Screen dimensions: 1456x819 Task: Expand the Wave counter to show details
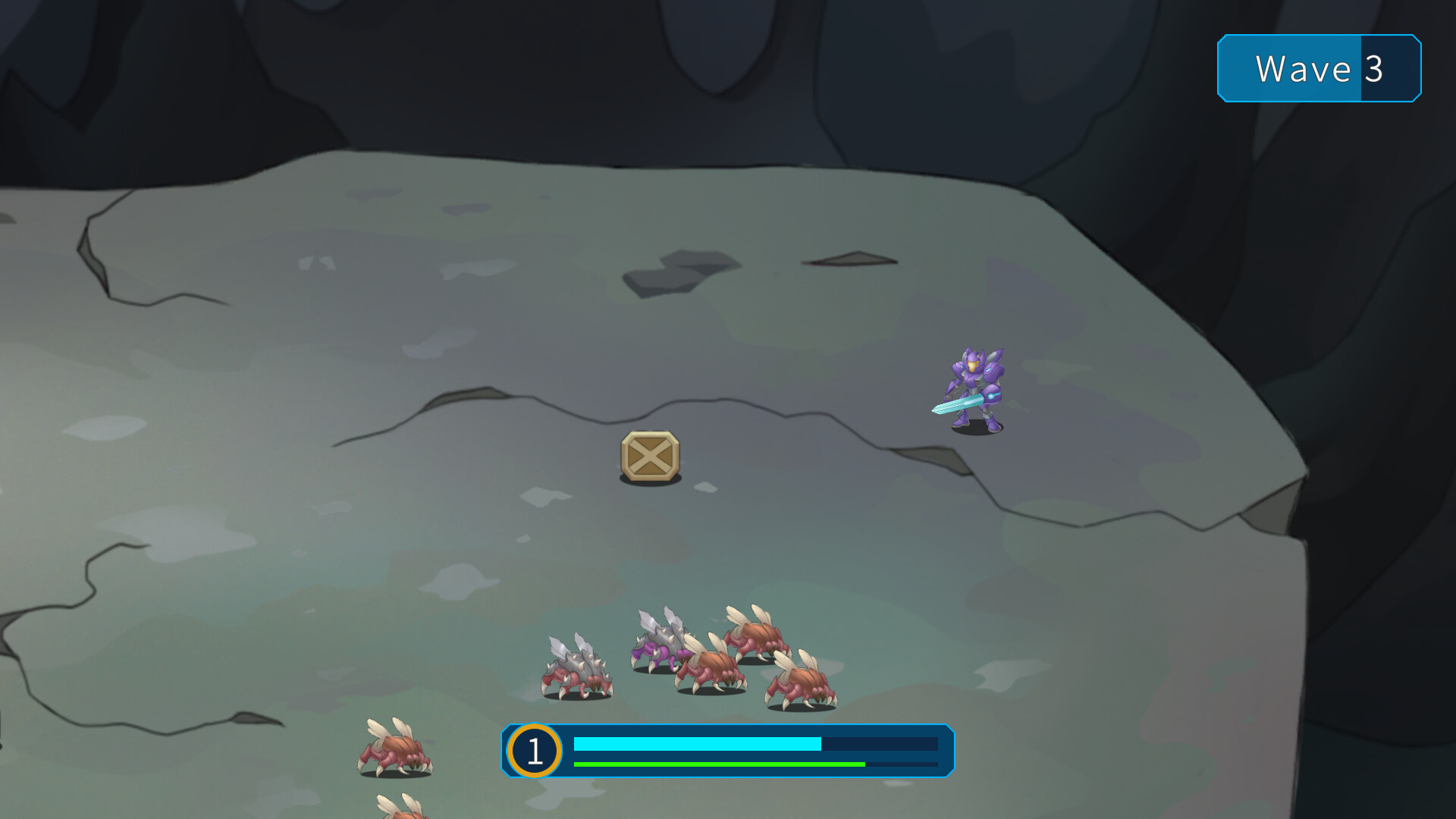click(1319, 69)
